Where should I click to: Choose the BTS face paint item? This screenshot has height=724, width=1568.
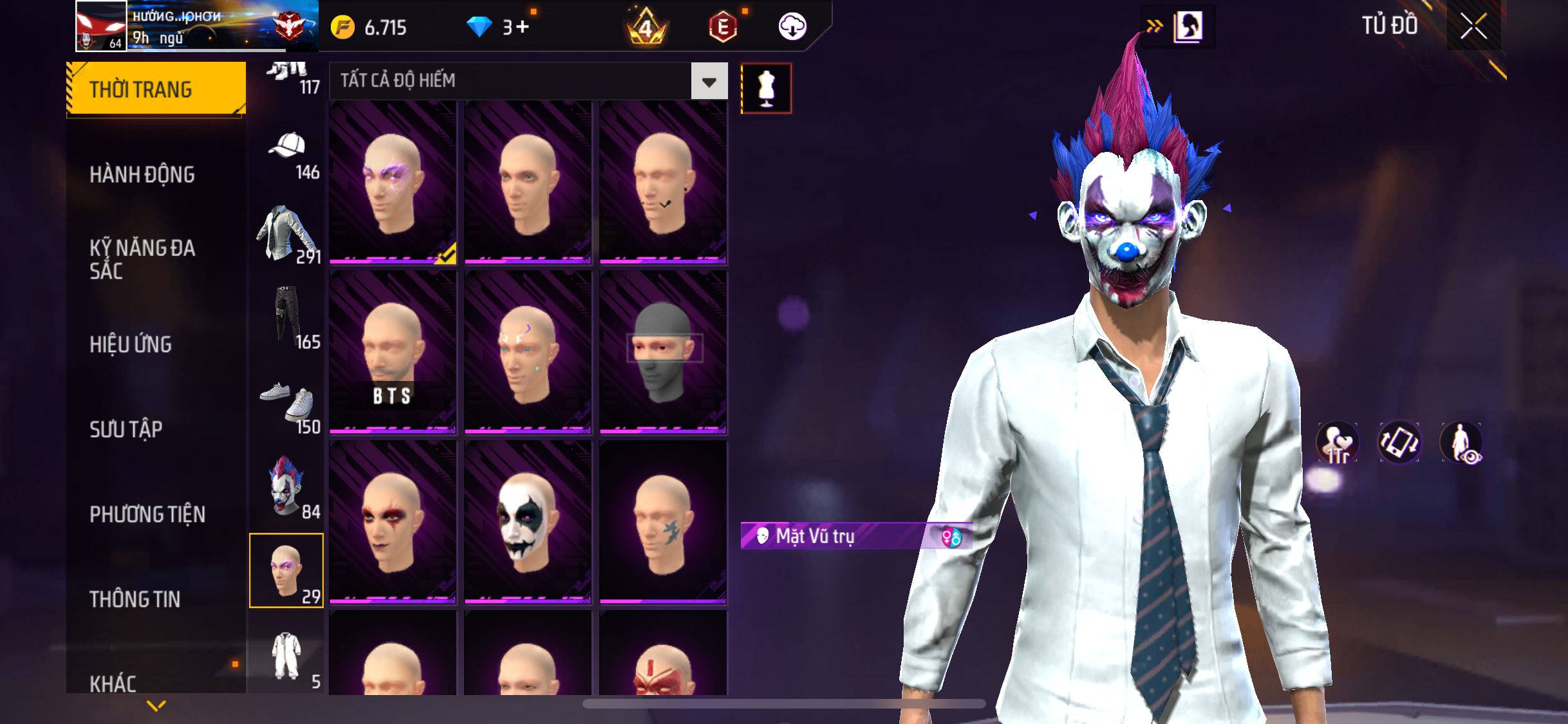(393, 351)
